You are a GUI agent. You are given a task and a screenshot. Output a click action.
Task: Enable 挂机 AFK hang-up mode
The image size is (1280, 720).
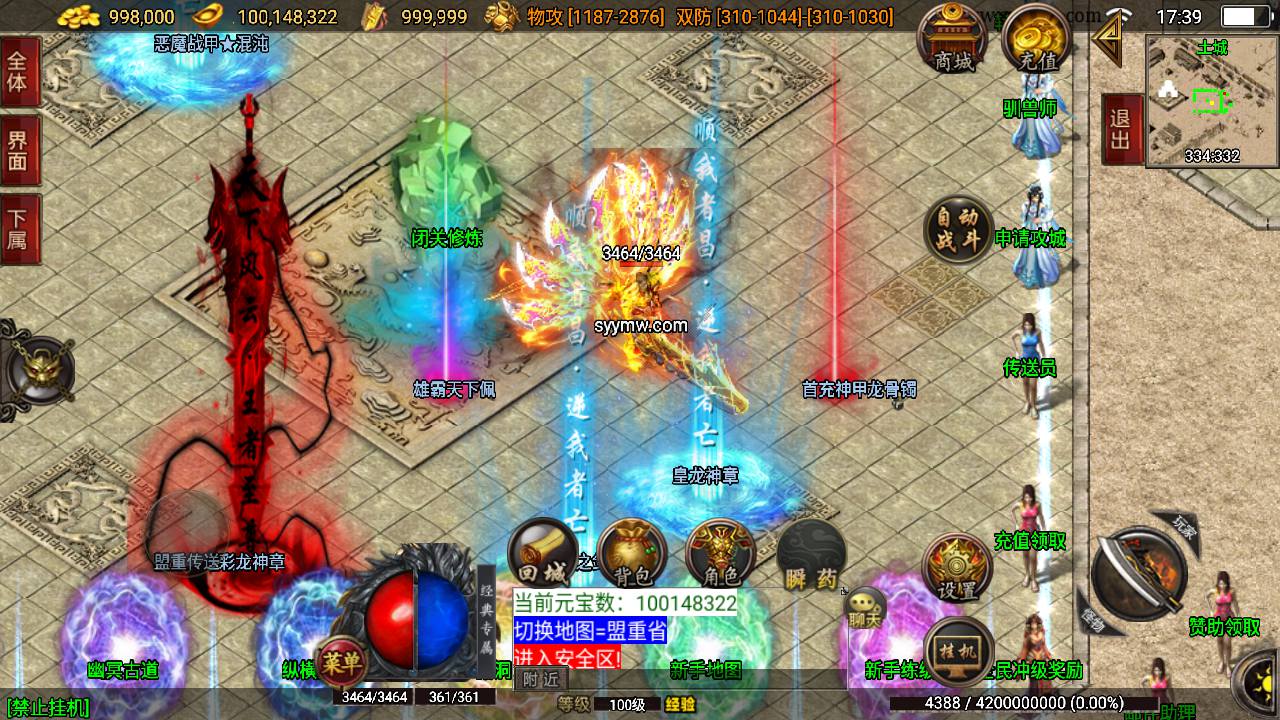tap(956, 649)
